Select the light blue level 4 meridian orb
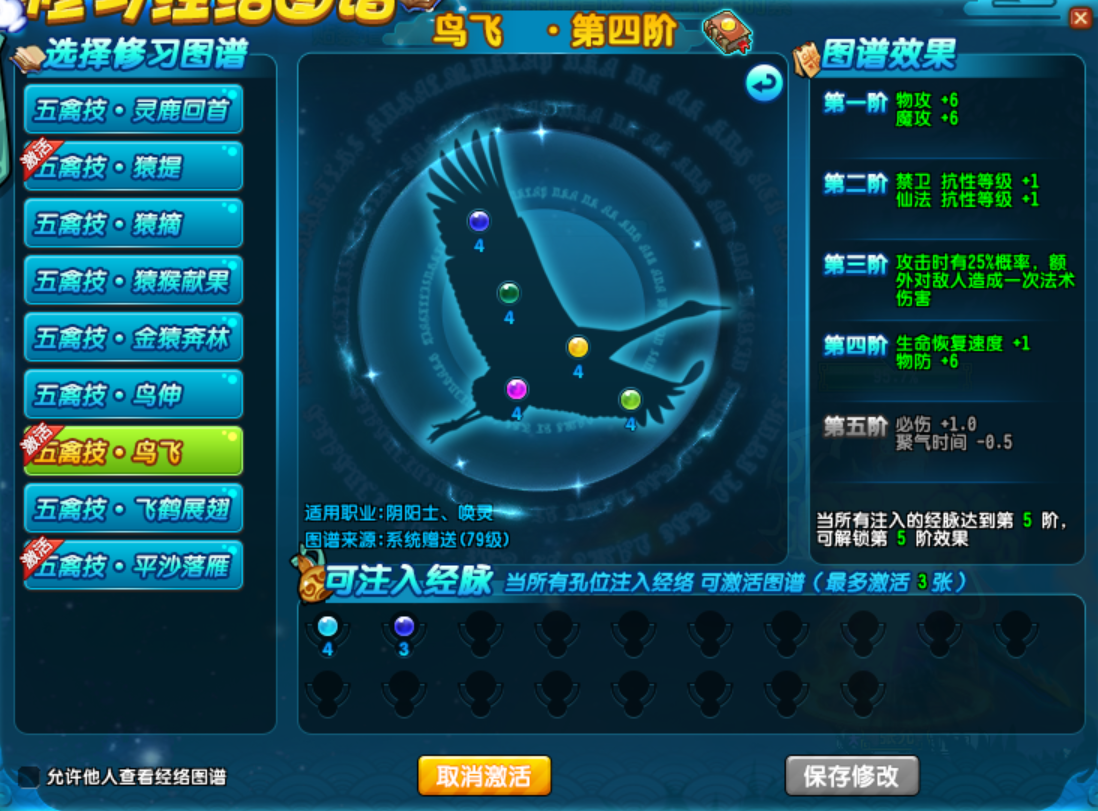Image resolution: width=1098 pixels, height=811 pixels. [327, 627]
